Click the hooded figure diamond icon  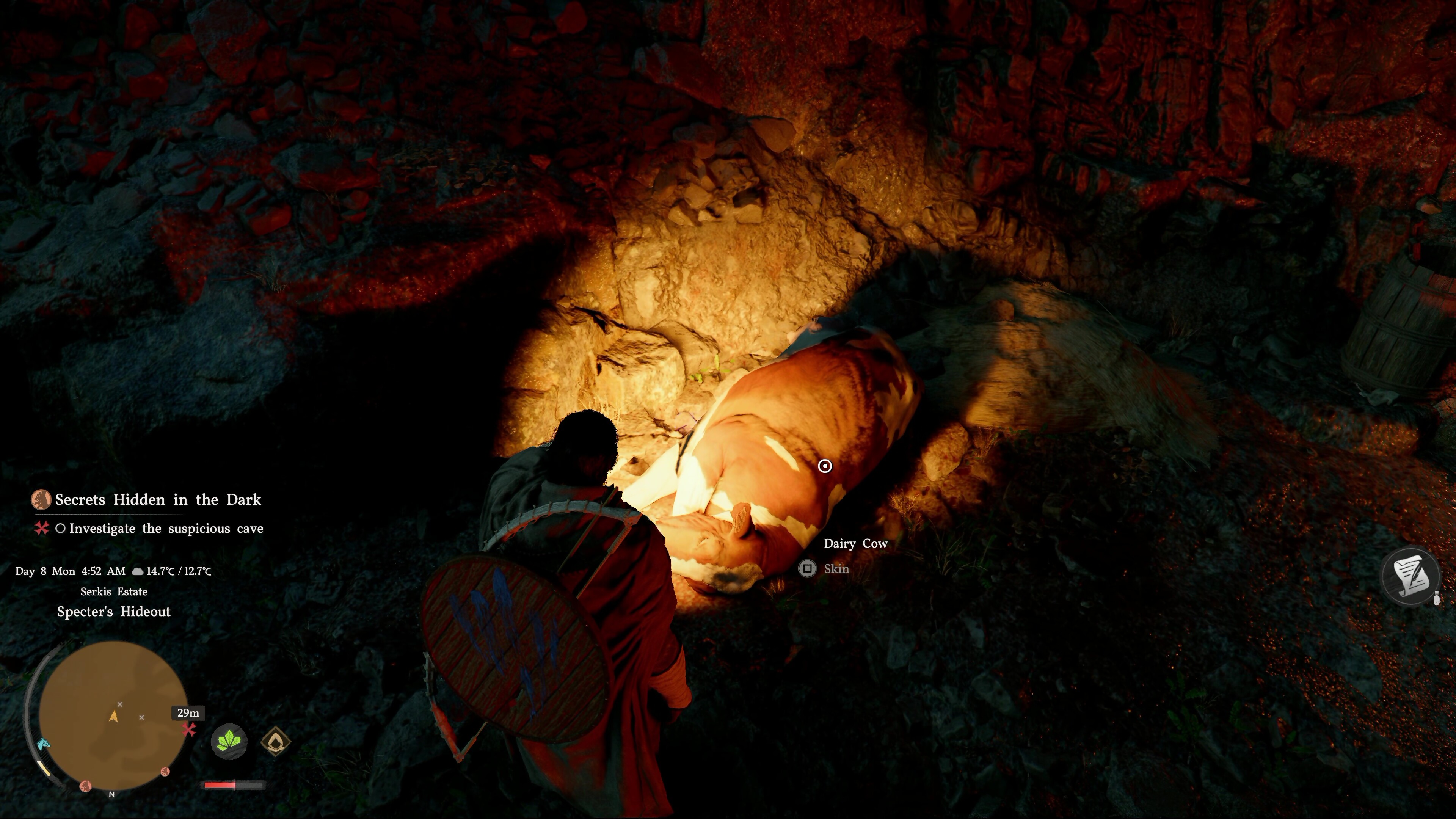pos(276,741)
